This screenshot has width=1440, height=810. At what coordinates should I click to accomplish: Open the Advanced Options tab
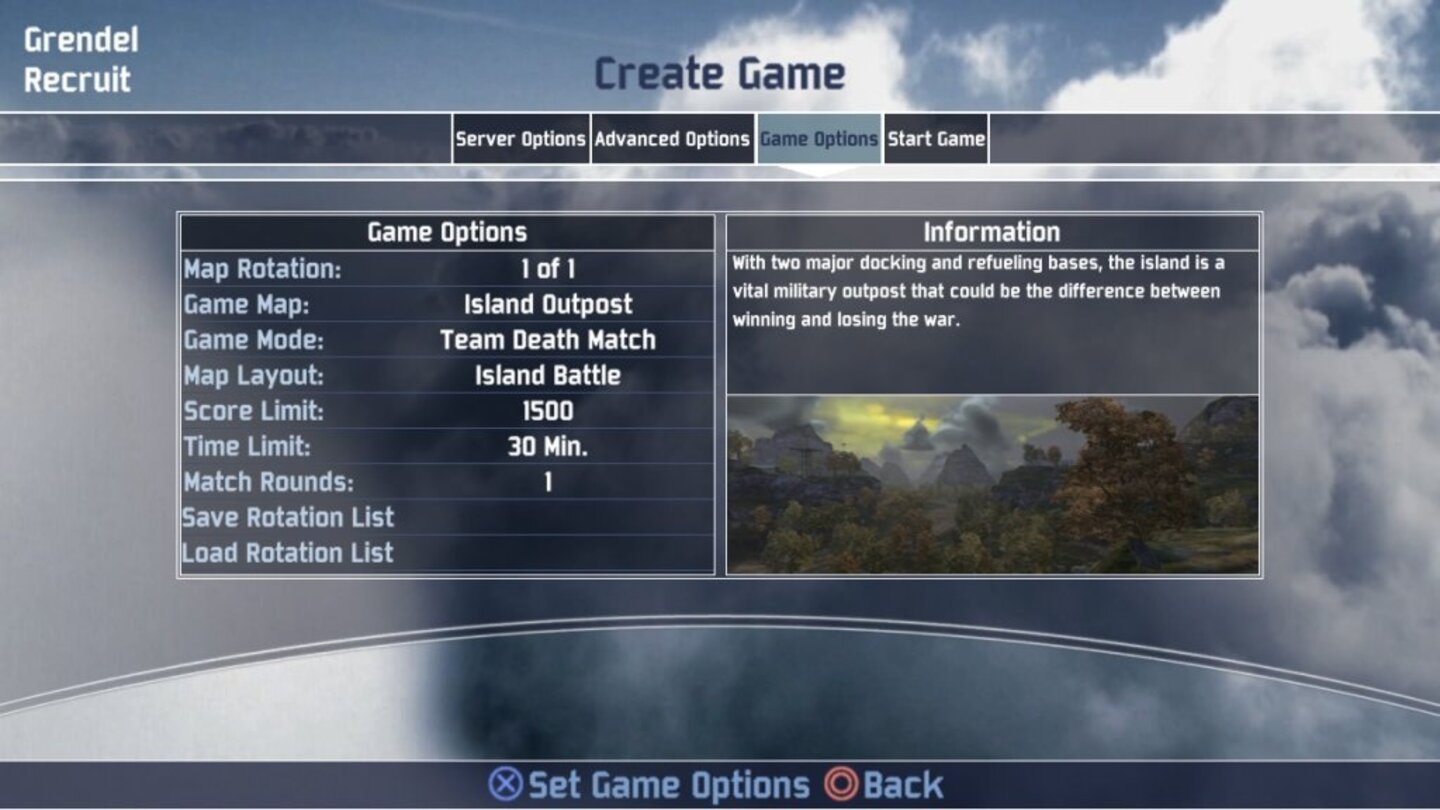point(672,139)
